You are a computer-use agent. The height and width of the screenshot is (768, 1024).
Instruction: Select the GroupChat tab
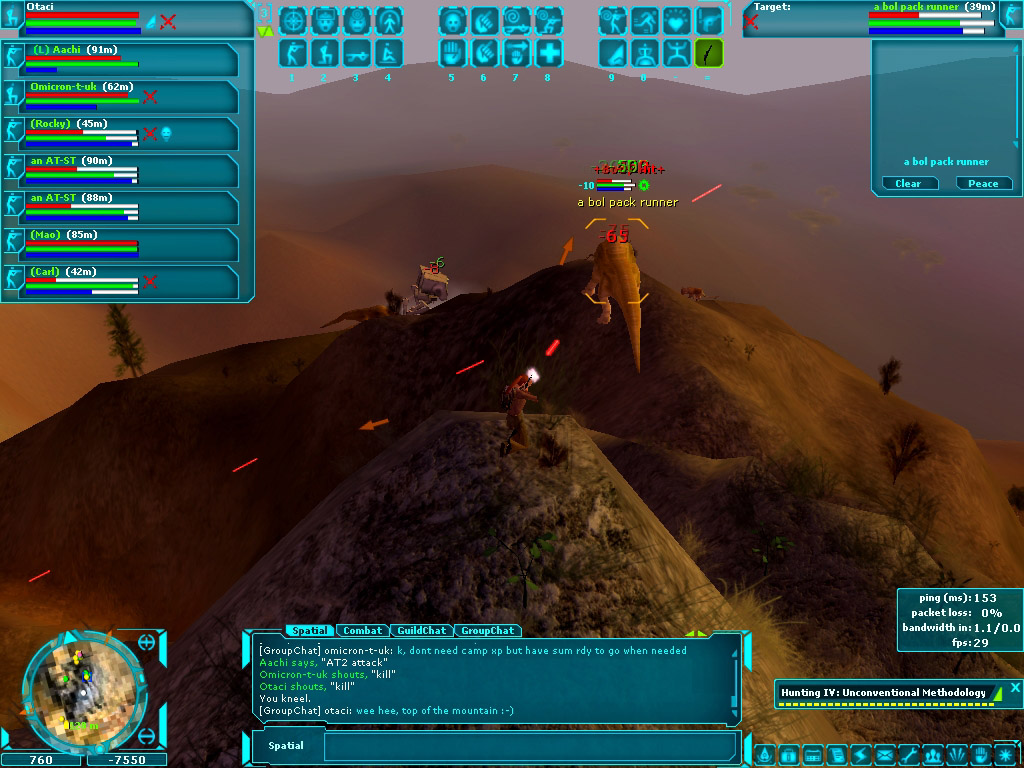489,630
